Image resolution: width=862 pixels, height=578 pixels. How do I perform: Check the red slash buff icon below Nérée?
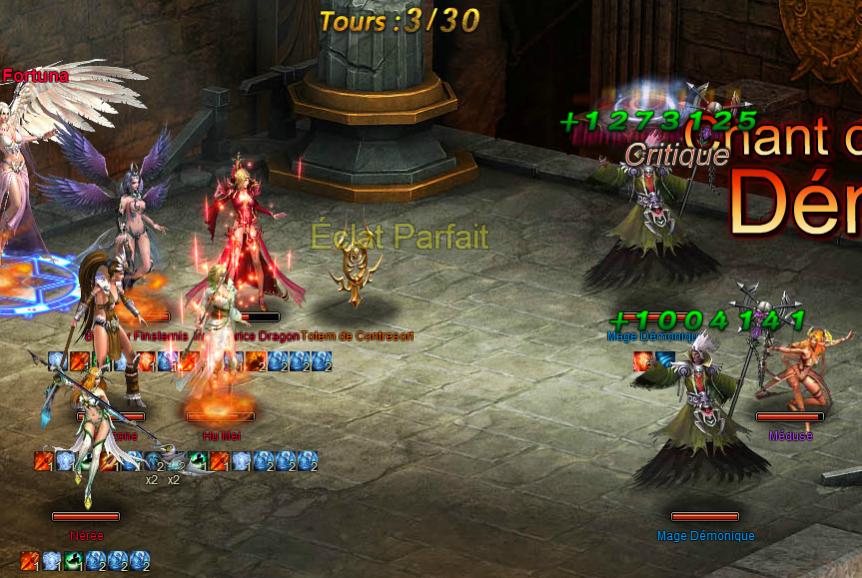(x=30, y=561)
